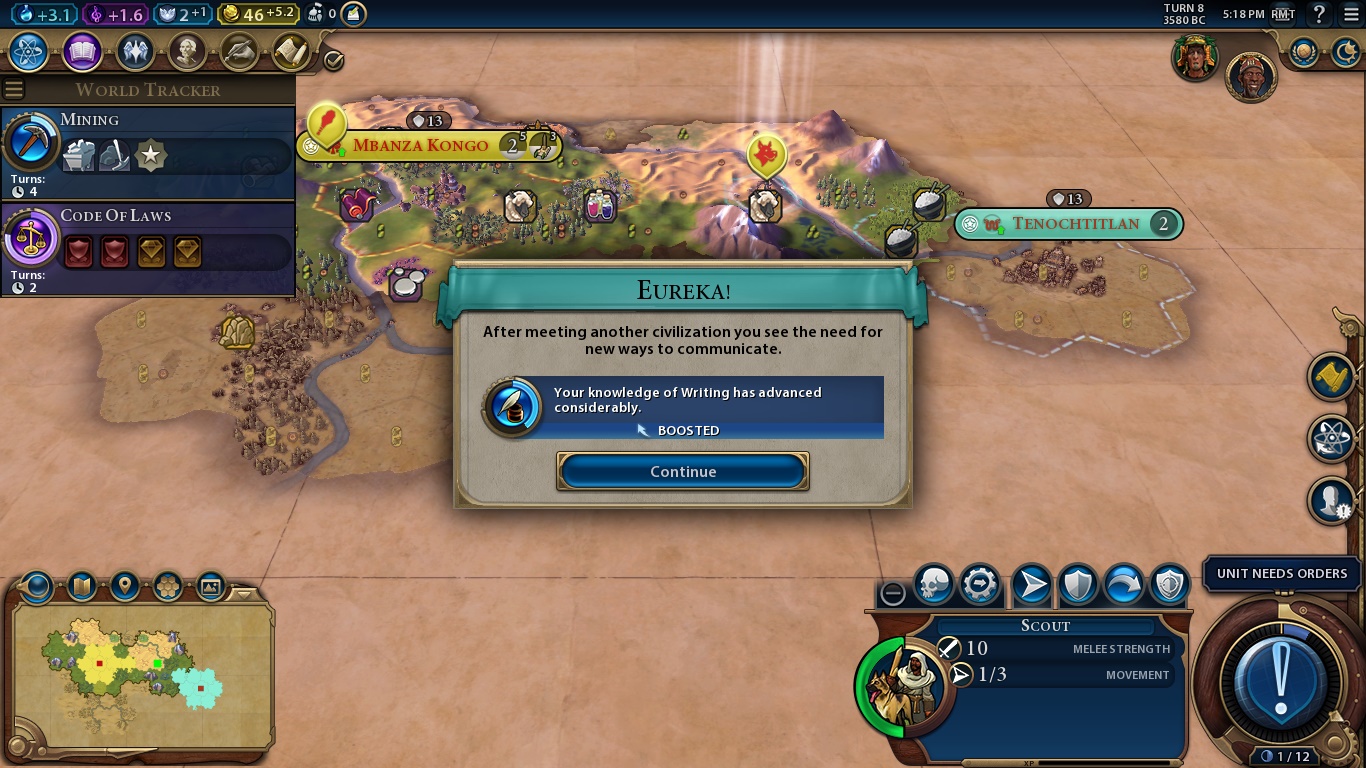This screenshot has width=1366, height=768.
Task: Select the arrow move-to unit action
Action: 1031,585
